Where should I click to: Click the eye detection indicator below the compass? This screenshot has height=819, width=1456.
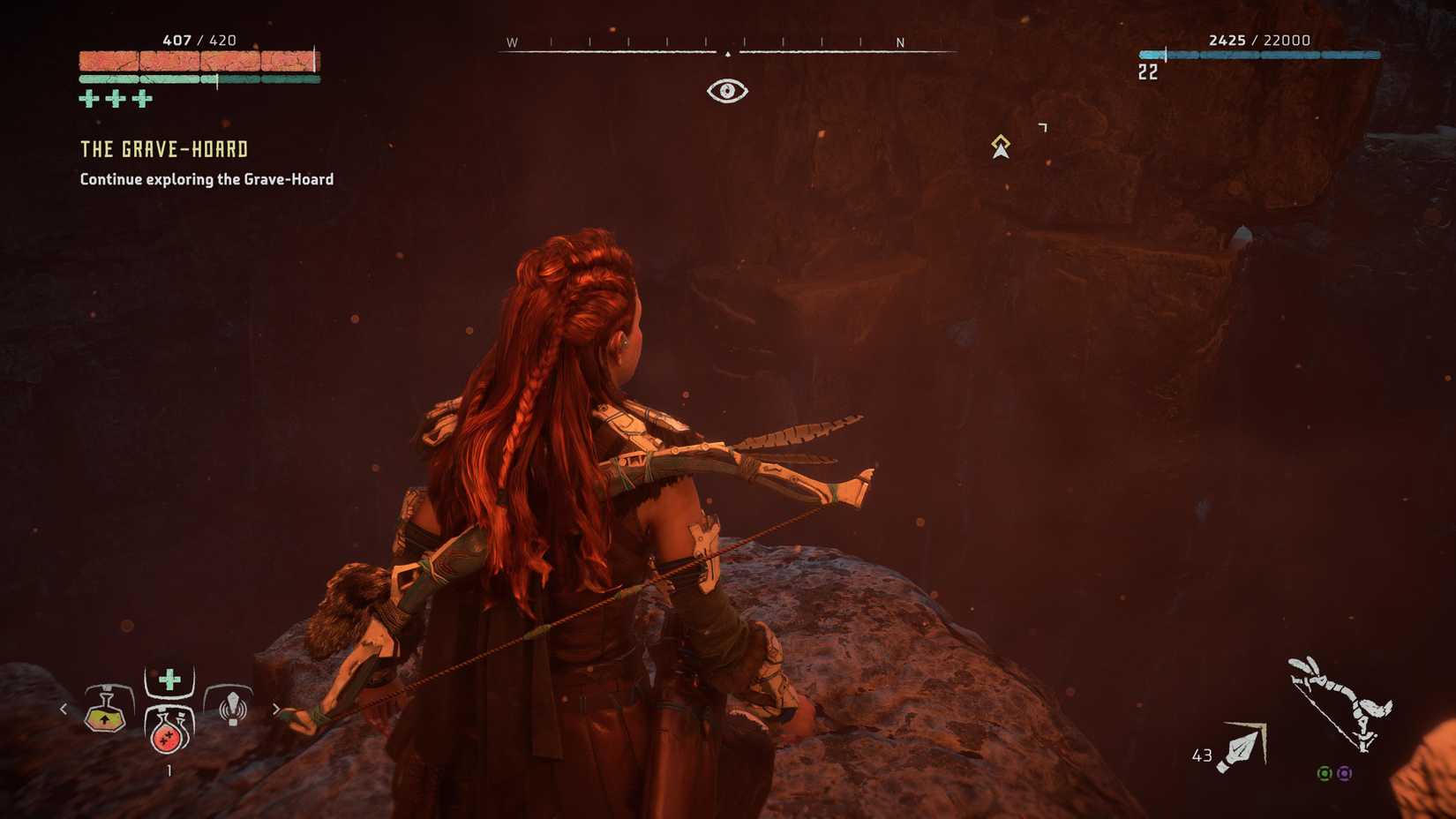(x=726, y=91)
